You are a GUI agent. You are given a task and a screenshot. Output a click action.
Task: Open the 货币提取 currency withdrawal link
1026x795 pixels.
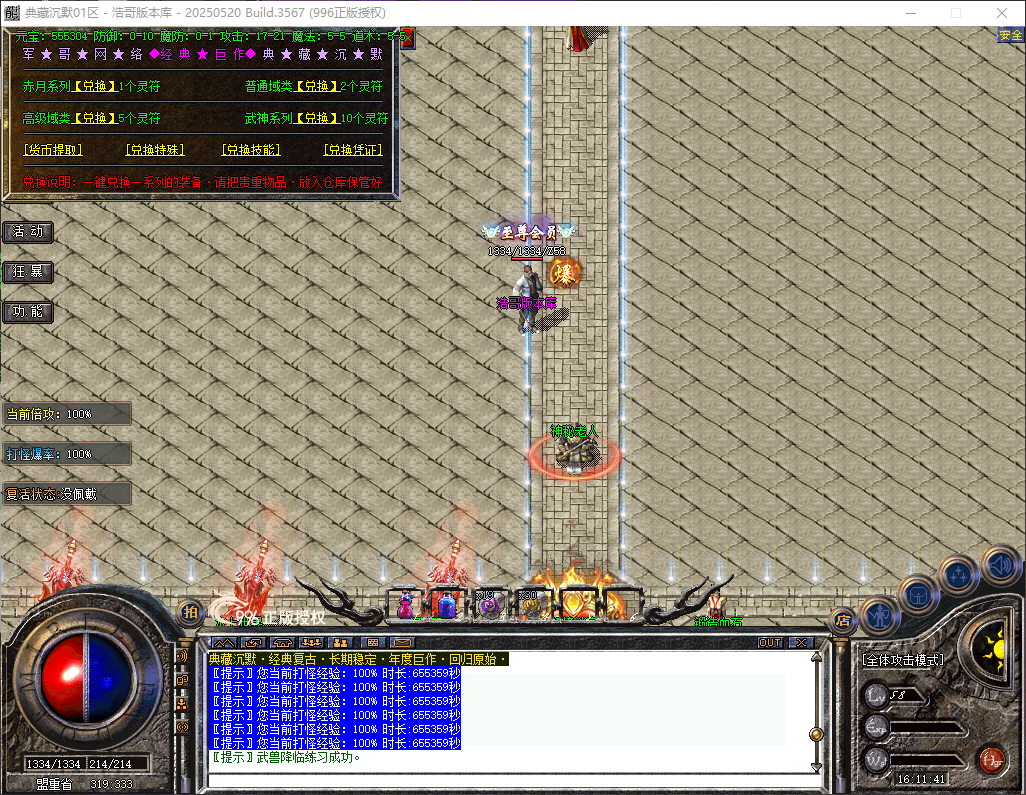53,150
